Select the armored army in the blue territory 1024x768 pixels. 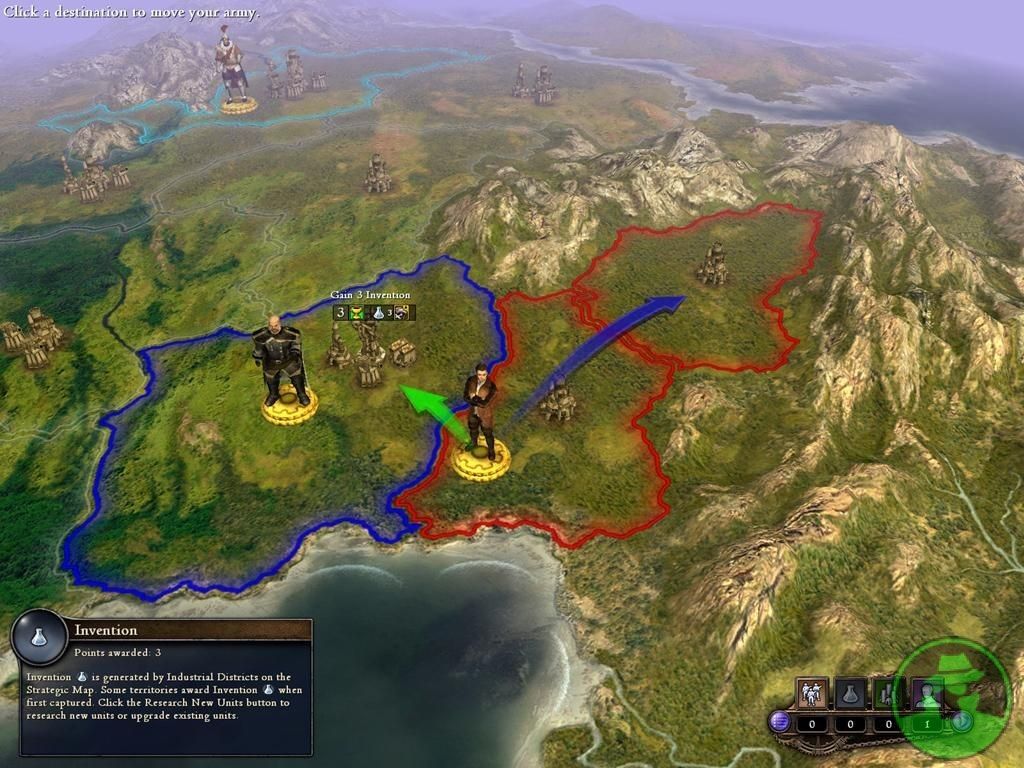point(283,362)
